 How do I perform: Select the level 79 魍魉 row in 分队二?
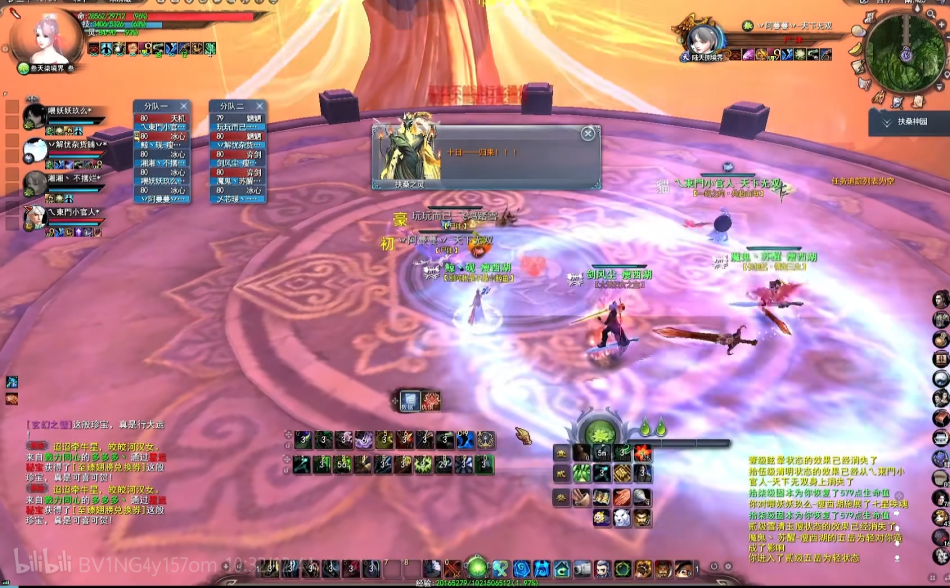[x=238, y=118]
